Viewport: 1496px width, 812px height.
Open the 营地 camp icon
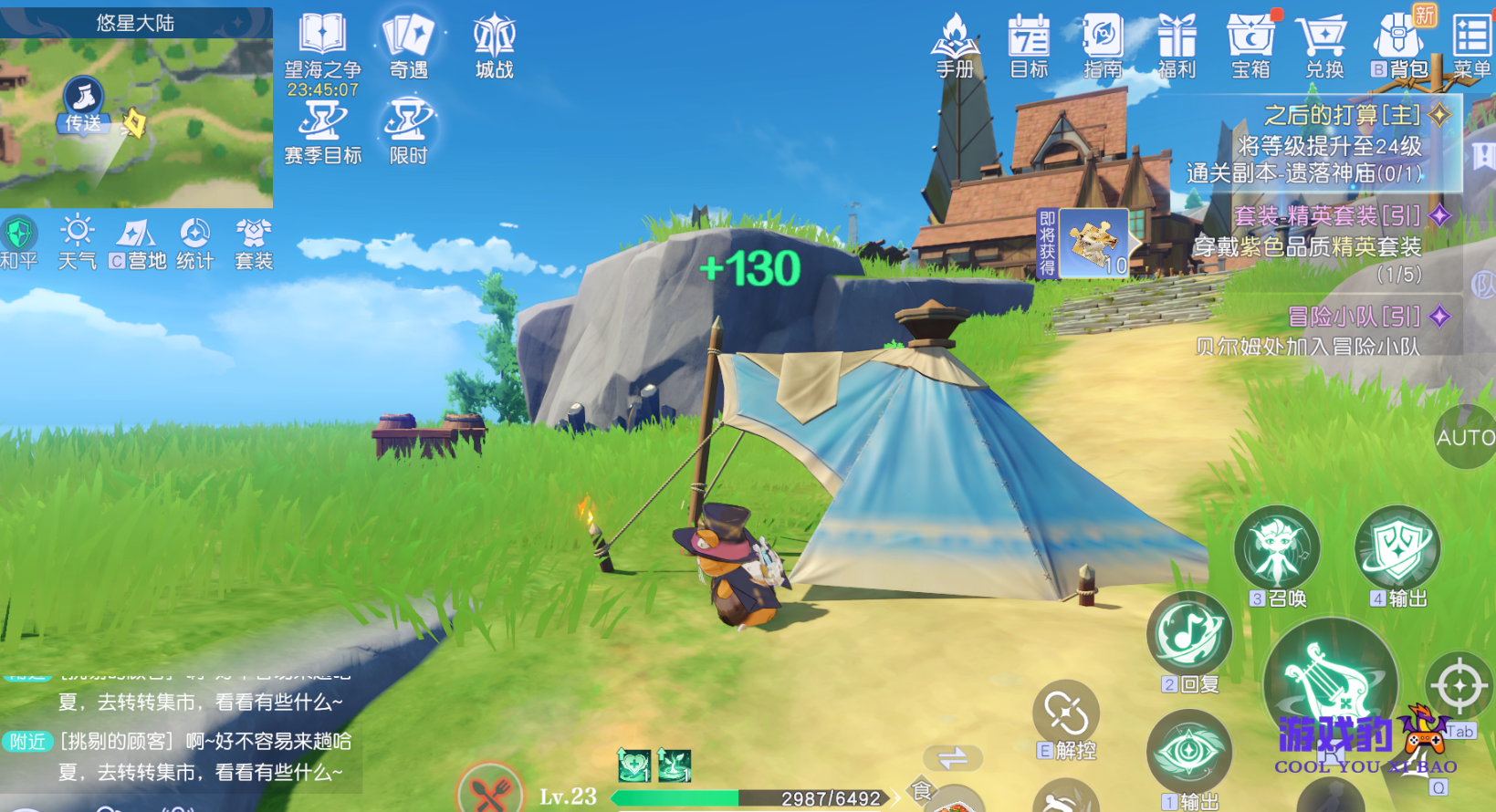click(138, 242)
